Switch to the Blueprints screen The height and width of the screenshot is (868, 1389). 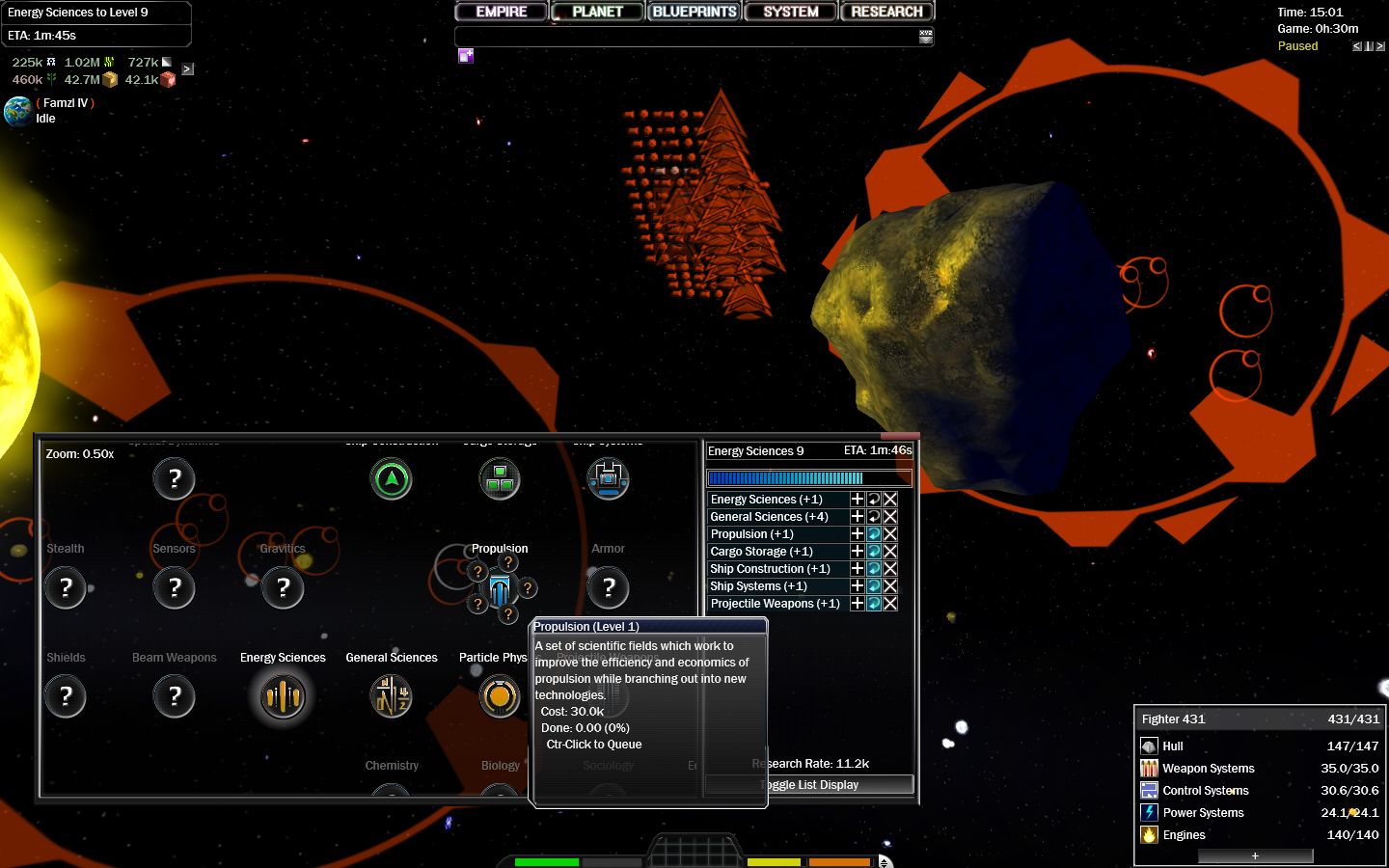coord(694,12)
